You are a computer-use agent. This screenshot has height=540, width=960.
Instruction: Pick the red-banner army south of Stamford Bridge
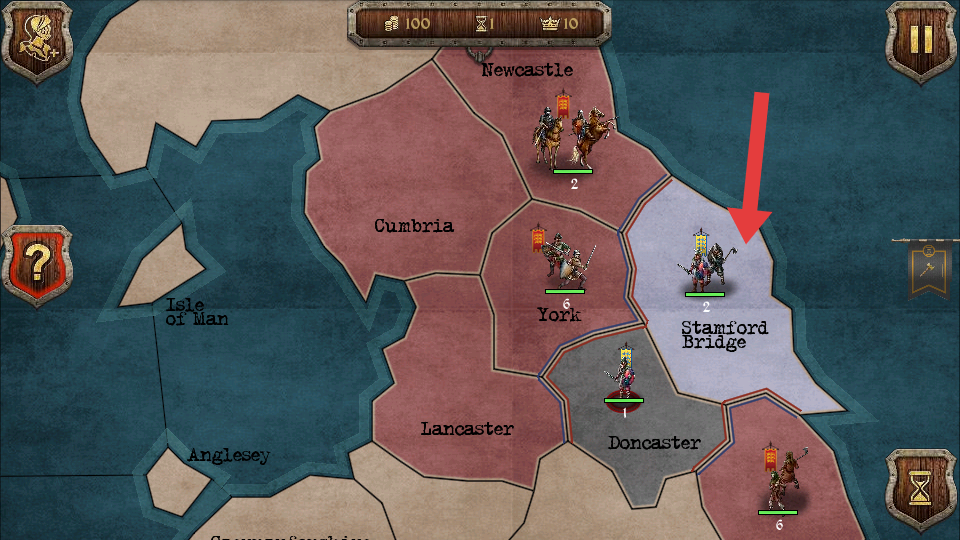tap(778, 481)
